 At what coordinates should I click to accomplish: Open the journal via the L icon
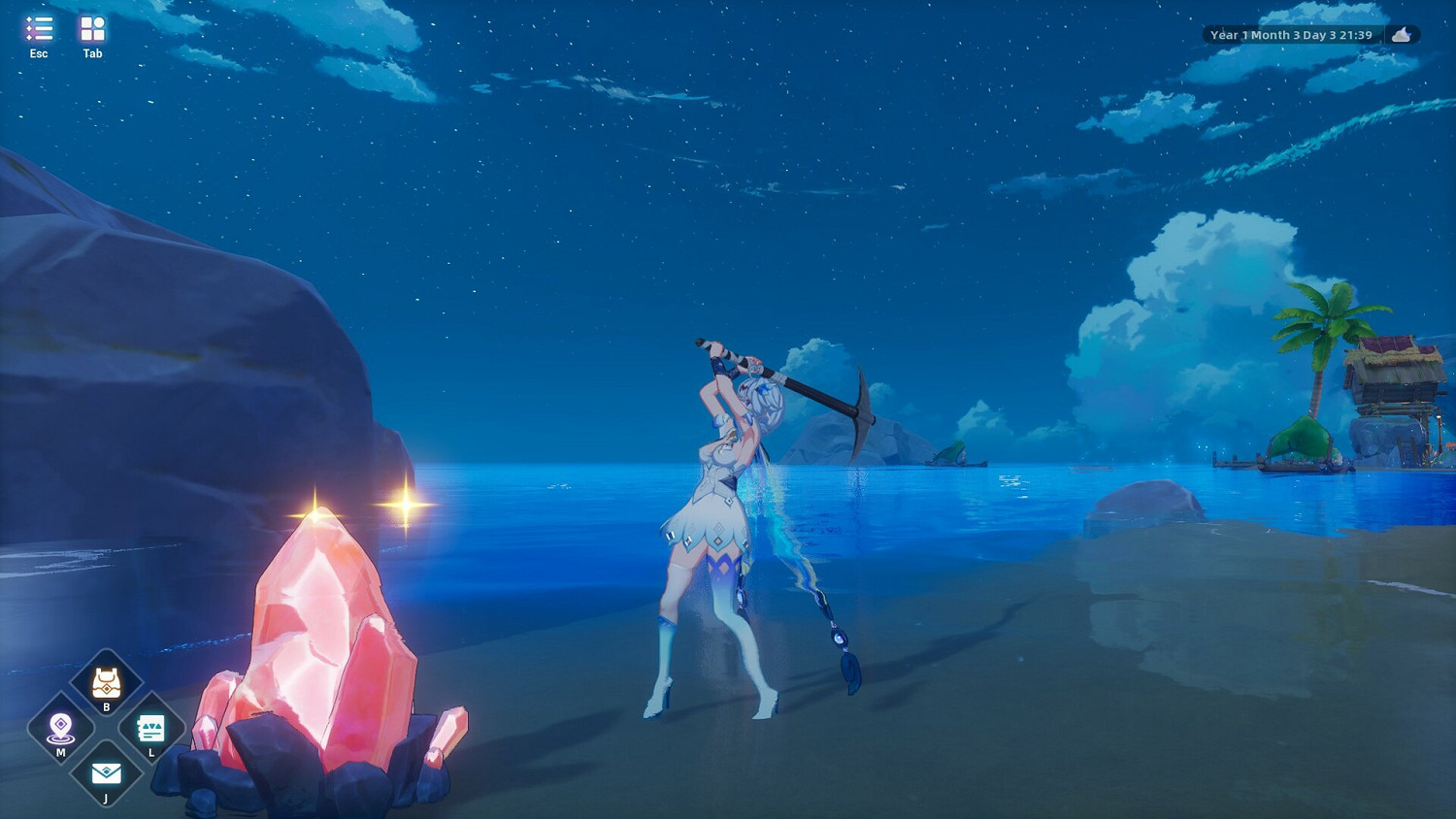[x=150, y=726]
